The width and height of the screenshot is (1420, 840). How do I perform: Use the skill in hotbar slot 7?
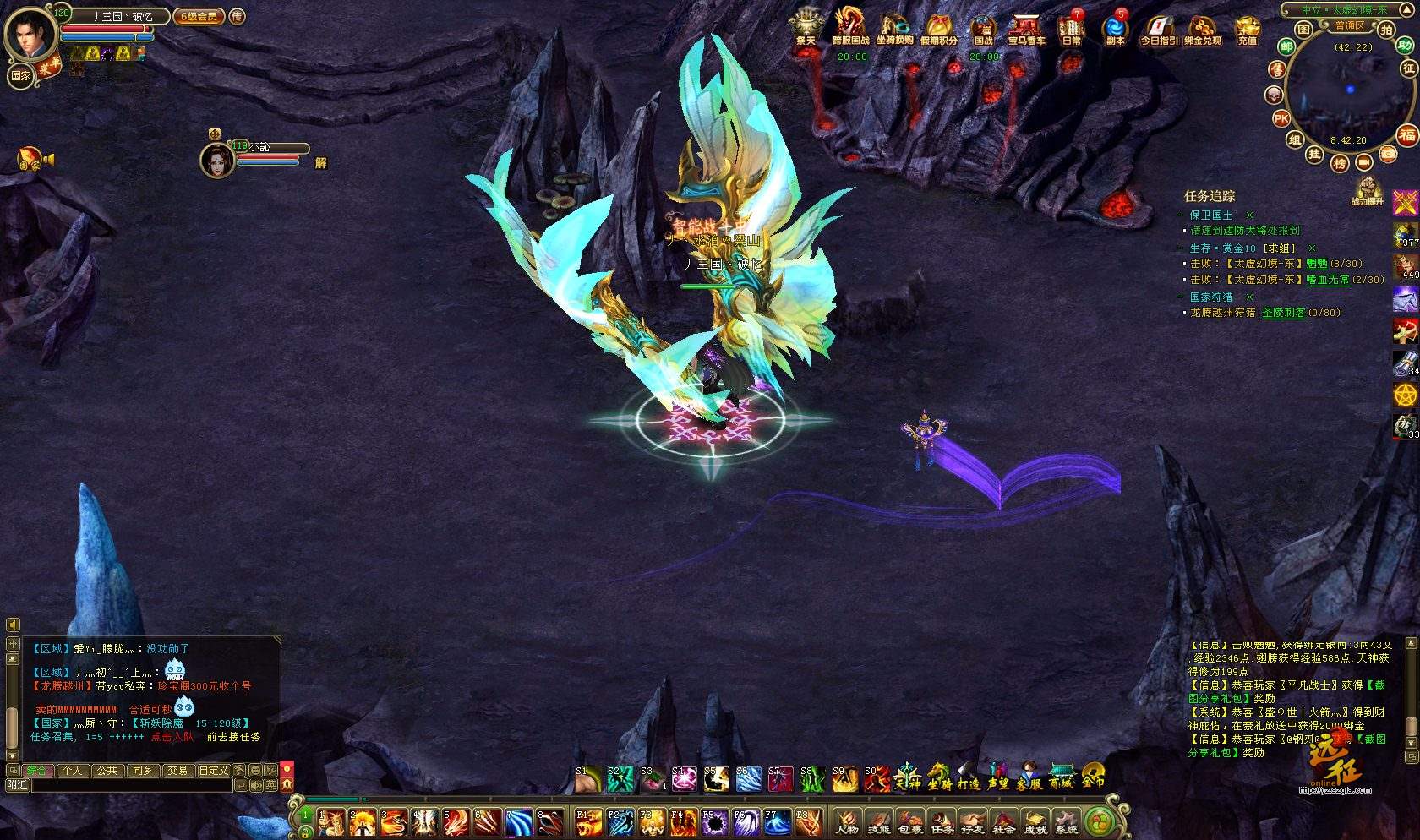519,823
